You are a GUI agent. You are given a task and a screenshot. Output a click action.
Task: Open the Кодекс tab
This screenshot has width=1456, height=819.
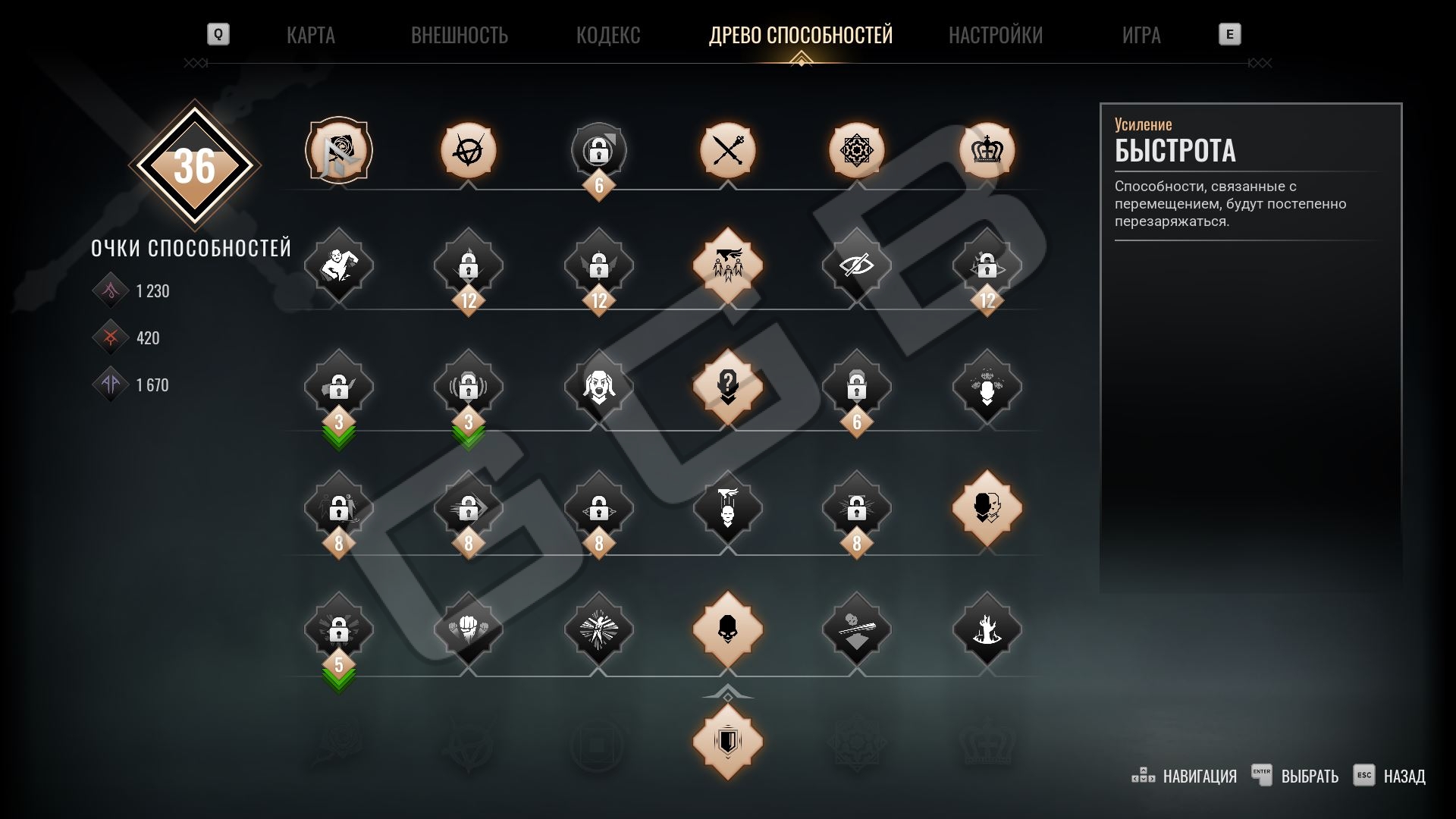pos(607,35)
